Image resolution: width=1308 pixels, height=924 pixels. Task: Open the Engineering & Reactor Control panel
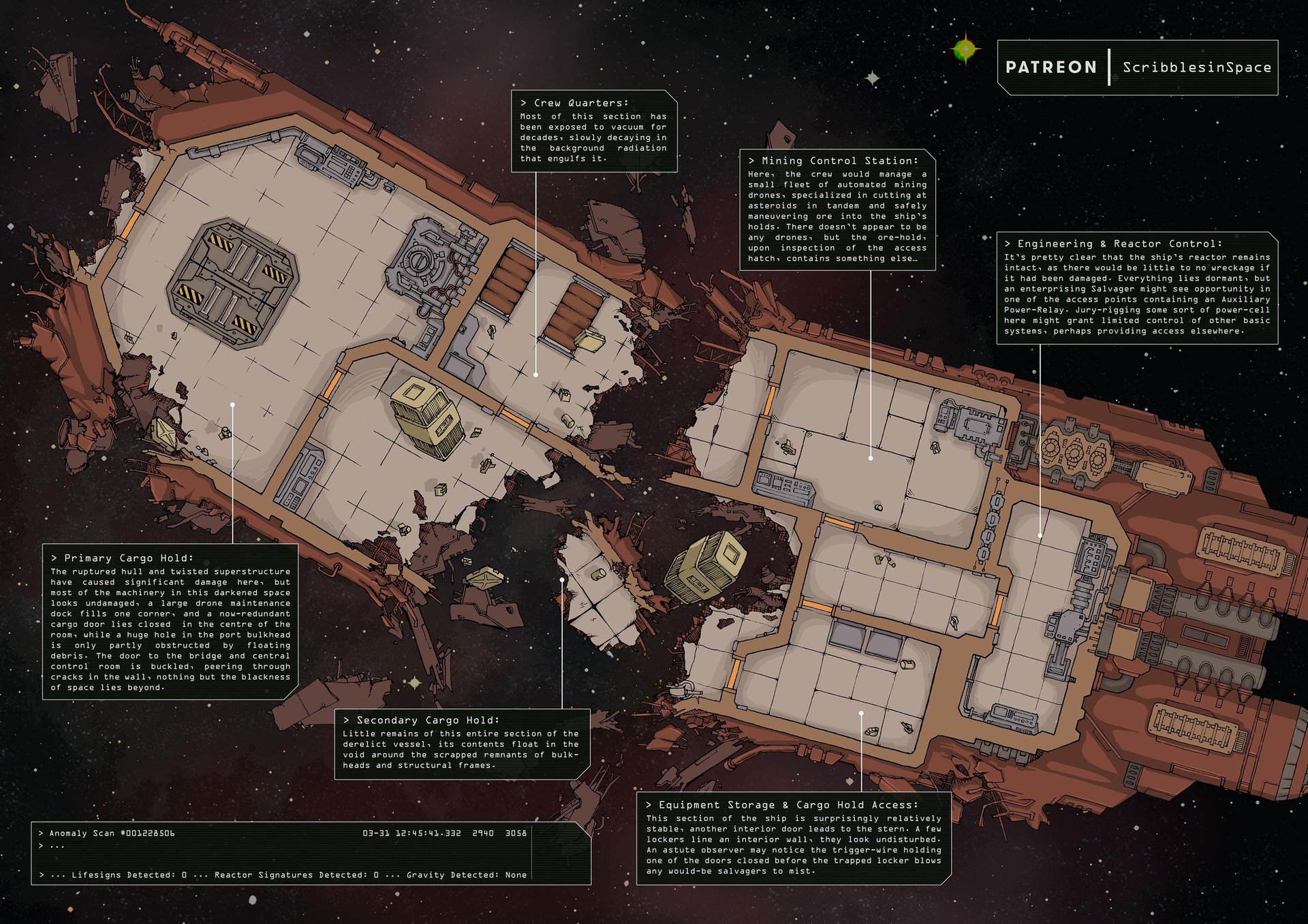pyautogui.click(x=1136, y=288)
